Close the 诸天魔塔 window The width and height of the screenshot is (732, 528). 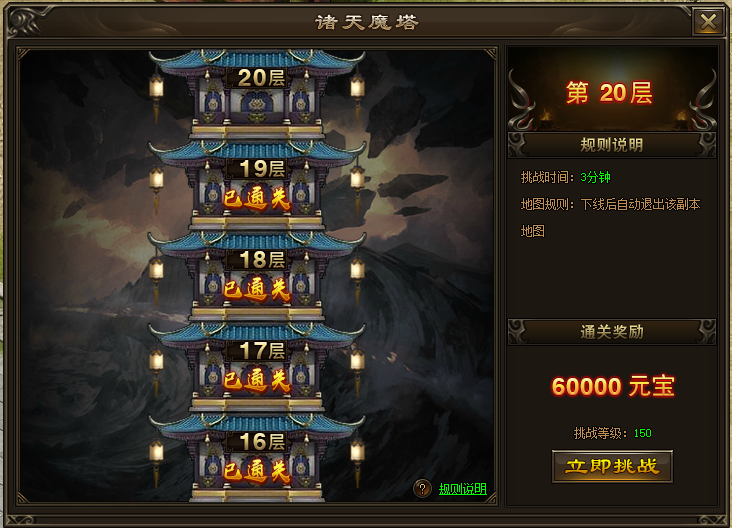tap(708, 22)
